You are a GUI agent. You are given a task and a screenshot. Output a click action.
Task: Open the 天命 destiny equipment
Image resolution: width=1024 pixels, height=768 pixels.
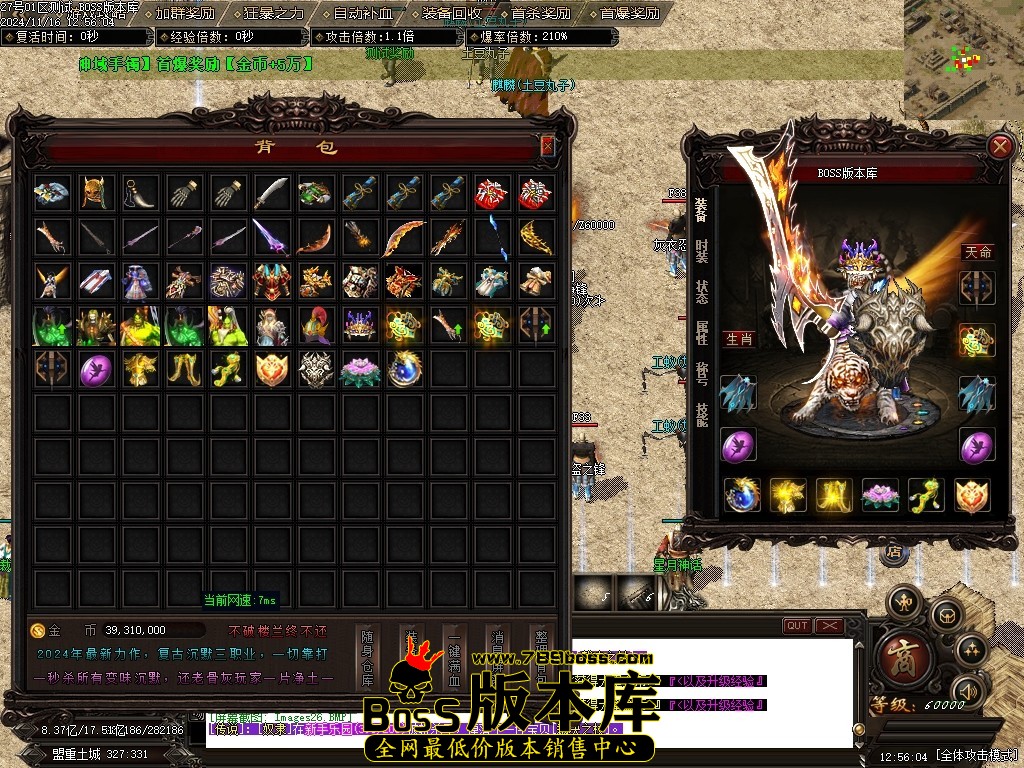pos(977,252)
